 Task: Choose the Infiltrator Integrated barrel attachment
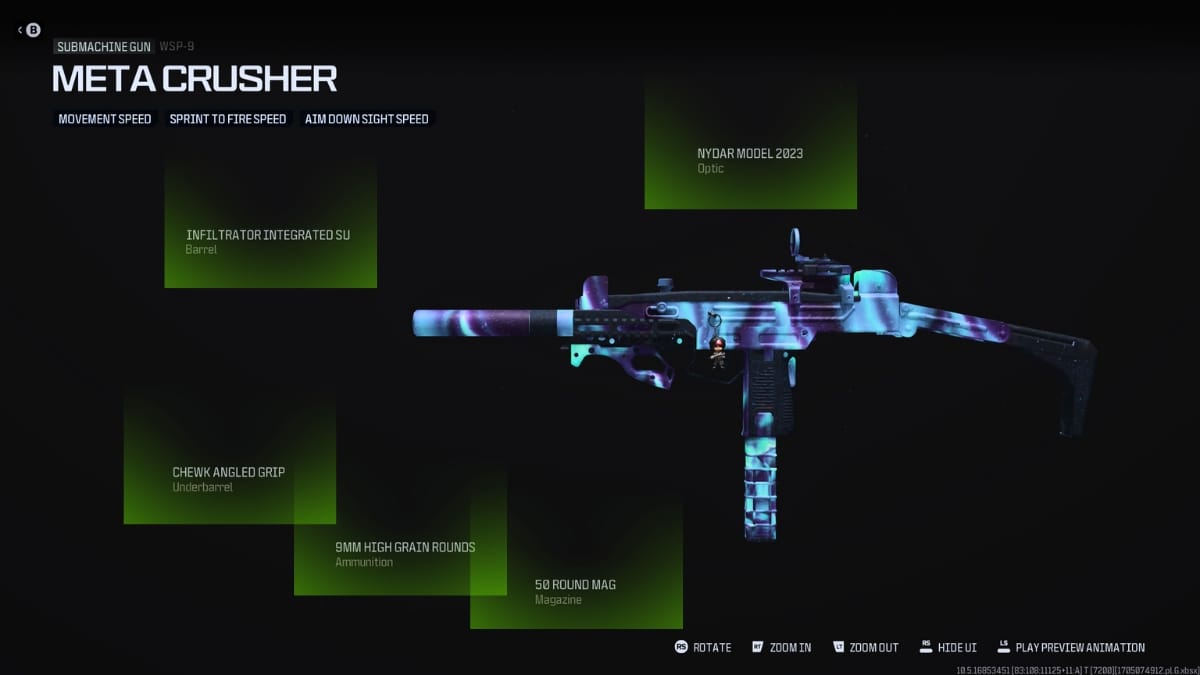[x=270, y=241]
